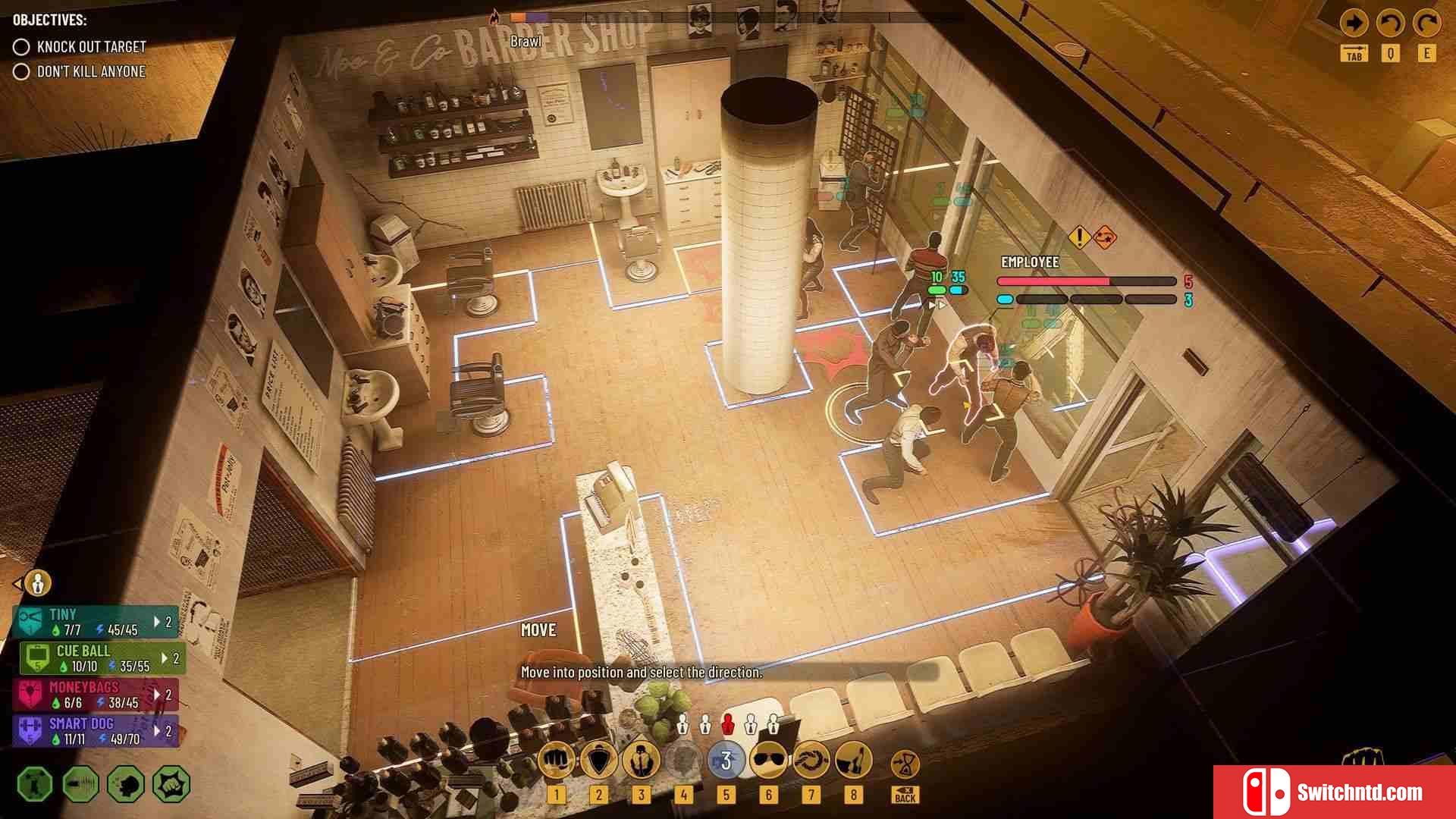The image size is (1456, 819).
Task: Activate the fist punch ability
Action: [556, 760]
